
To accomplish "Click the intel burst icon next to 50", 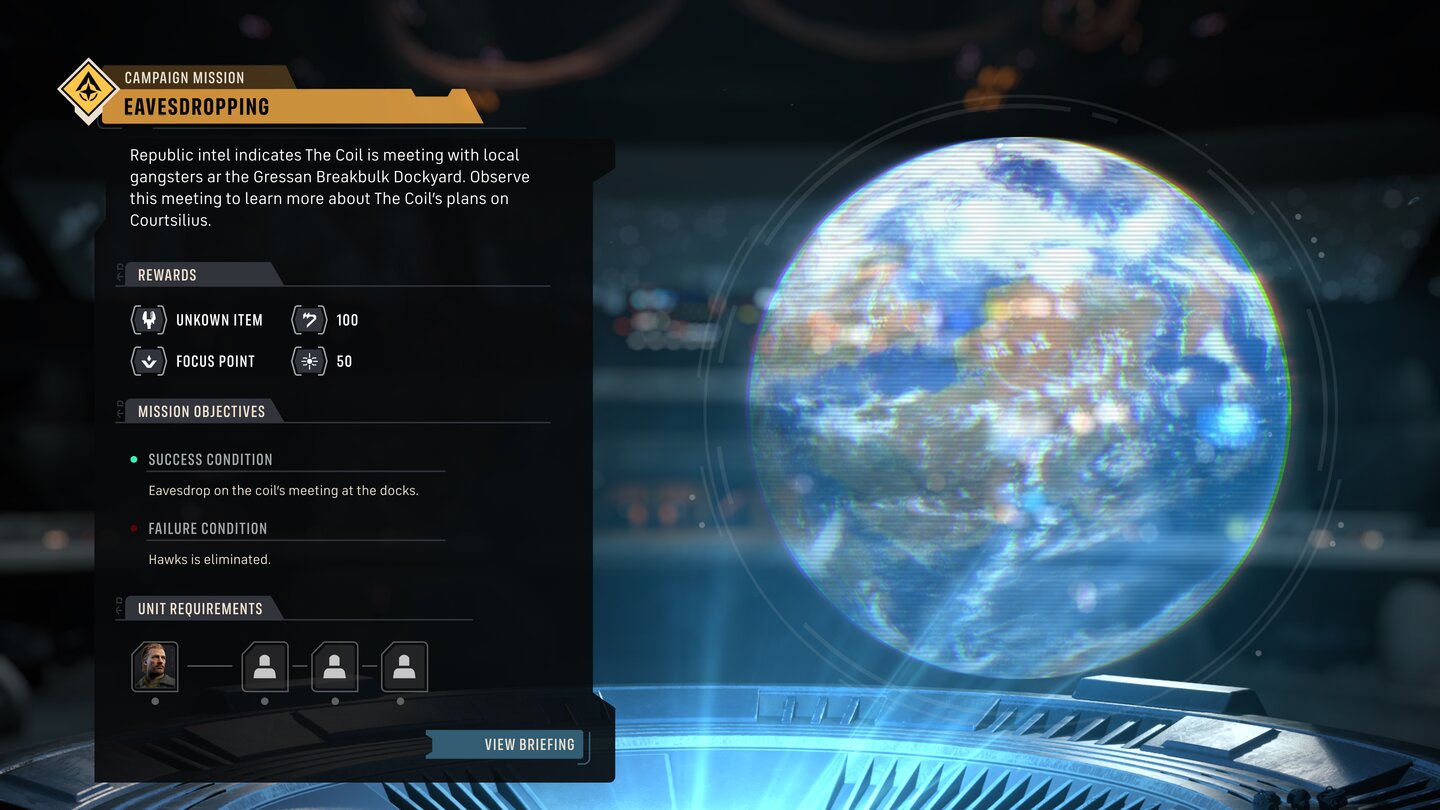I will tap(308, 361).
